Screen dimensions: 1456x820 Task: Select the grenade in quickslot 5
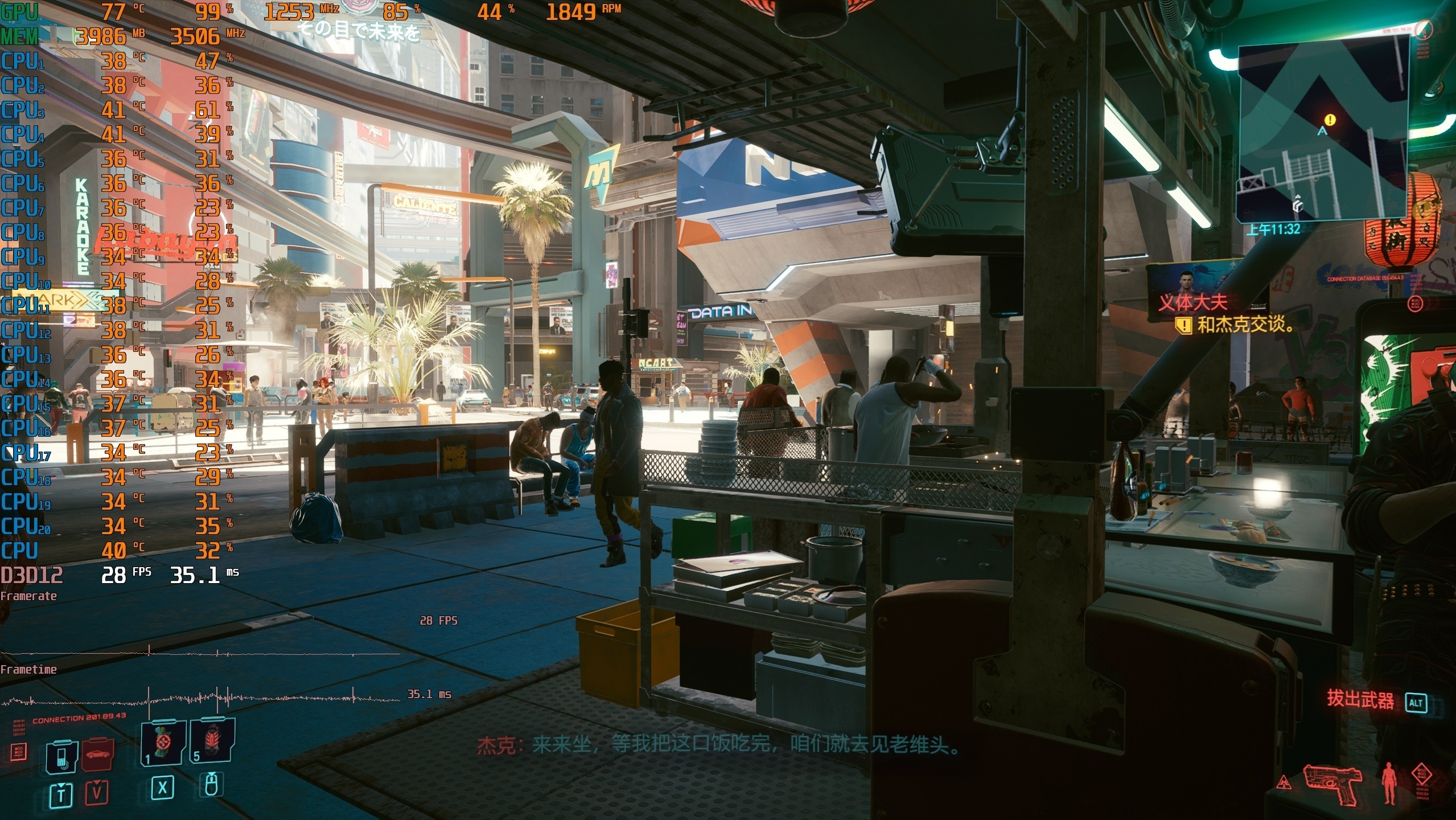point(213,740)
